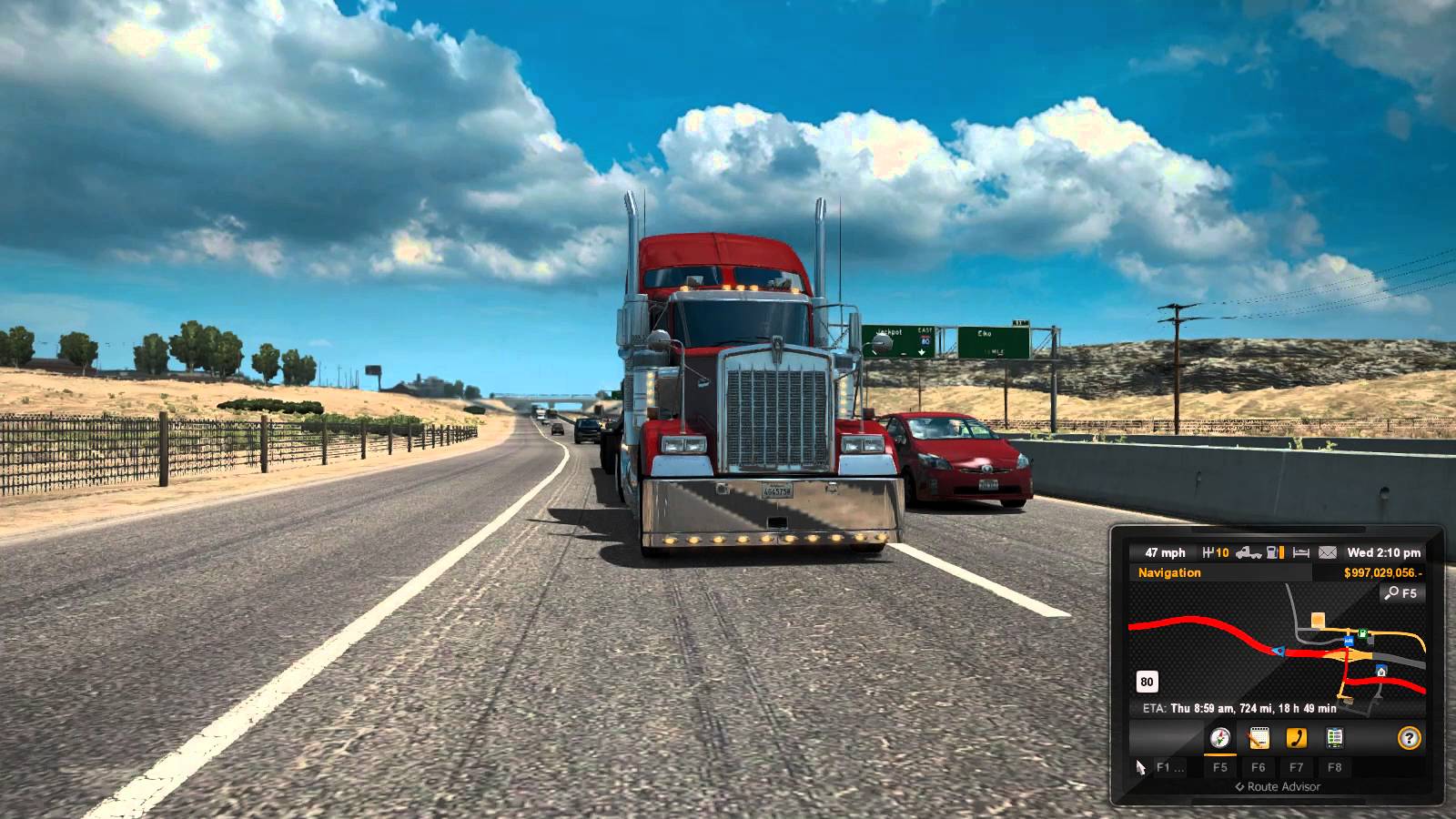The width and height of the screenshot is (1456, 819).
Task: Click the truck damage indicator icon
Action: 1248,551
